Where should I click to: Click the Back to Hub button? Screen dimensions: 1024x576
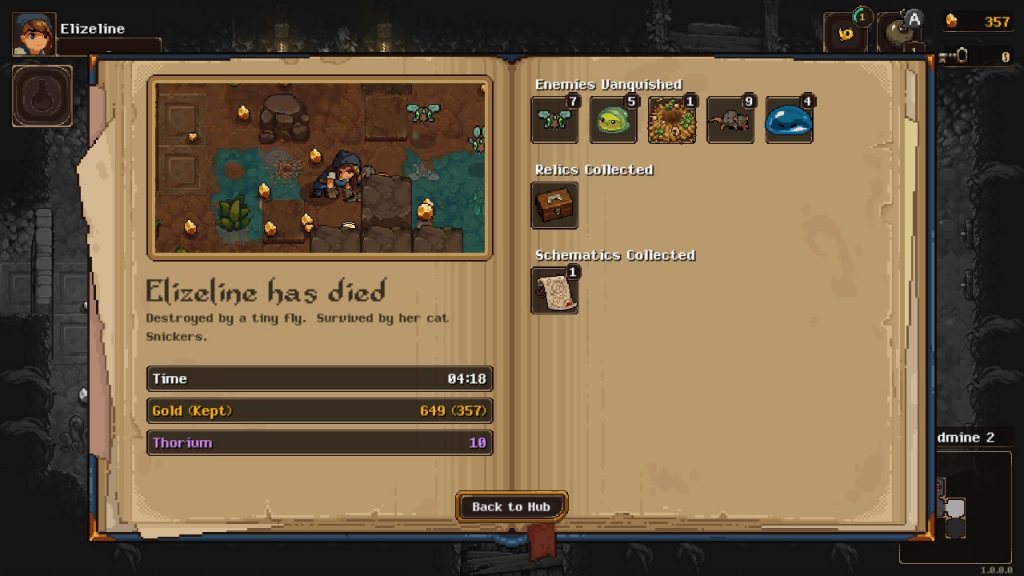pyautogui.click(x=511, y=507)
